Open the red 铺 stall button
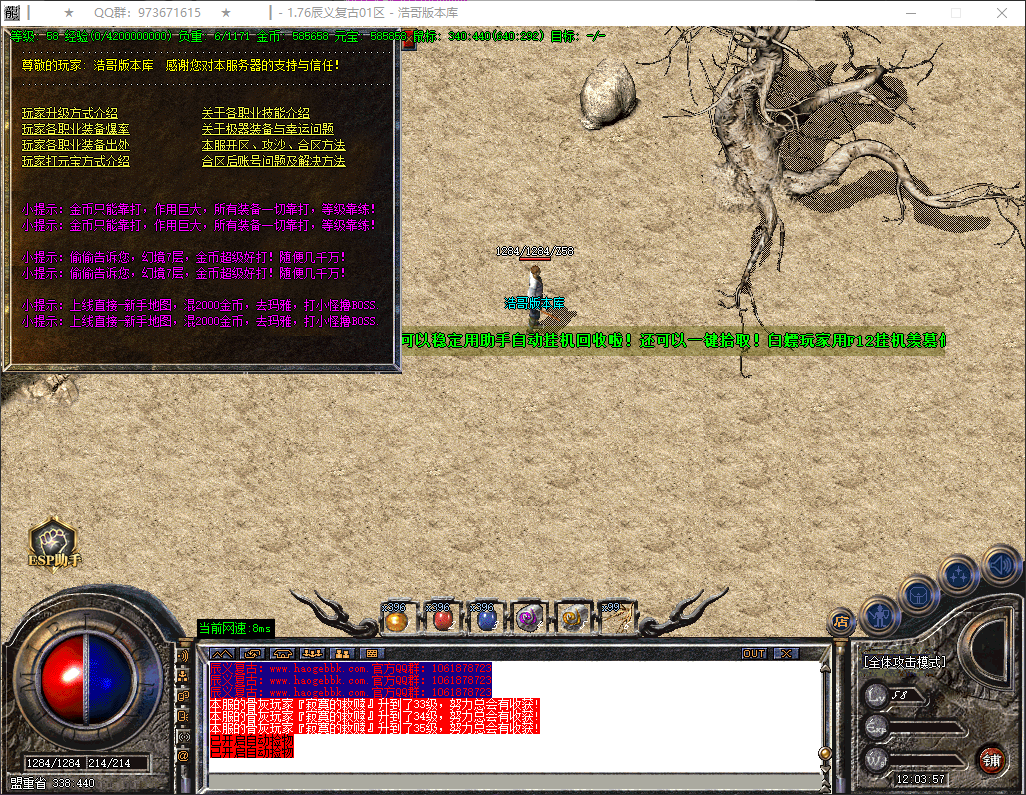This screenshot has height=795, width=1026. pyautogui.click(x=991, y=759)
